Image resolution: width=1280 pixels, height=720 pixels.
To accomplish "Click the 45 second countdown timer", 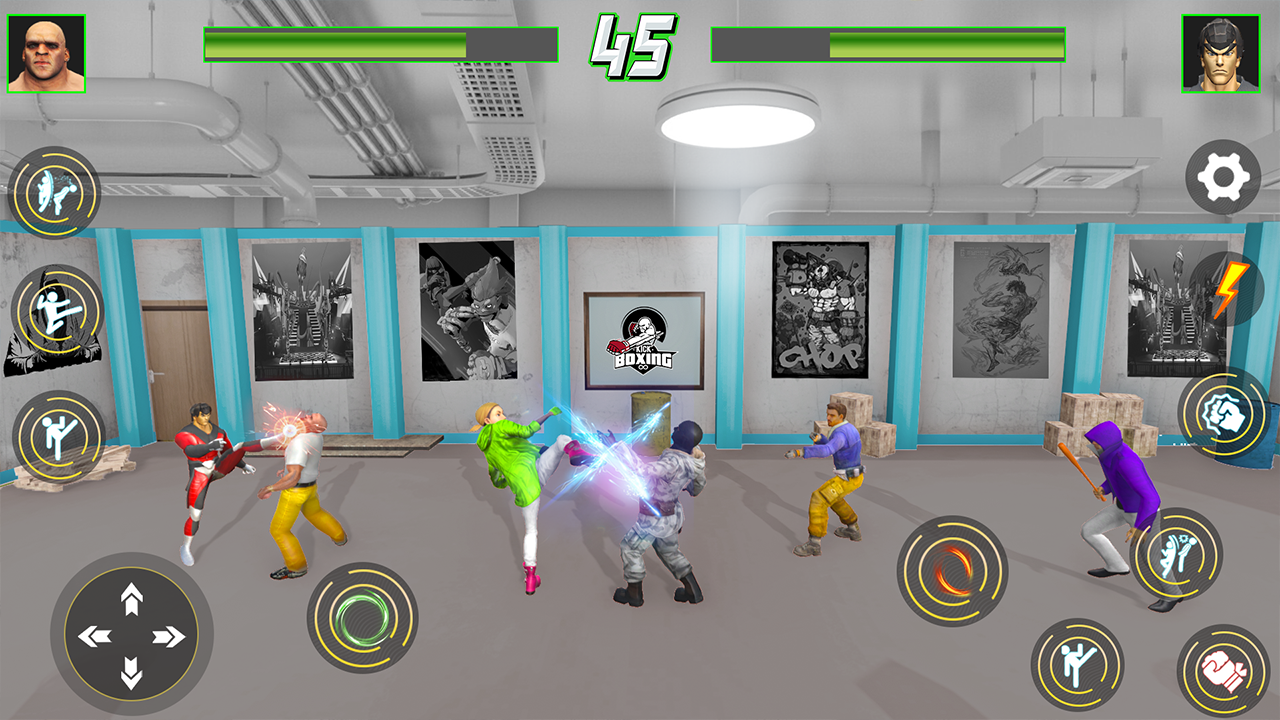I will 637,42.
